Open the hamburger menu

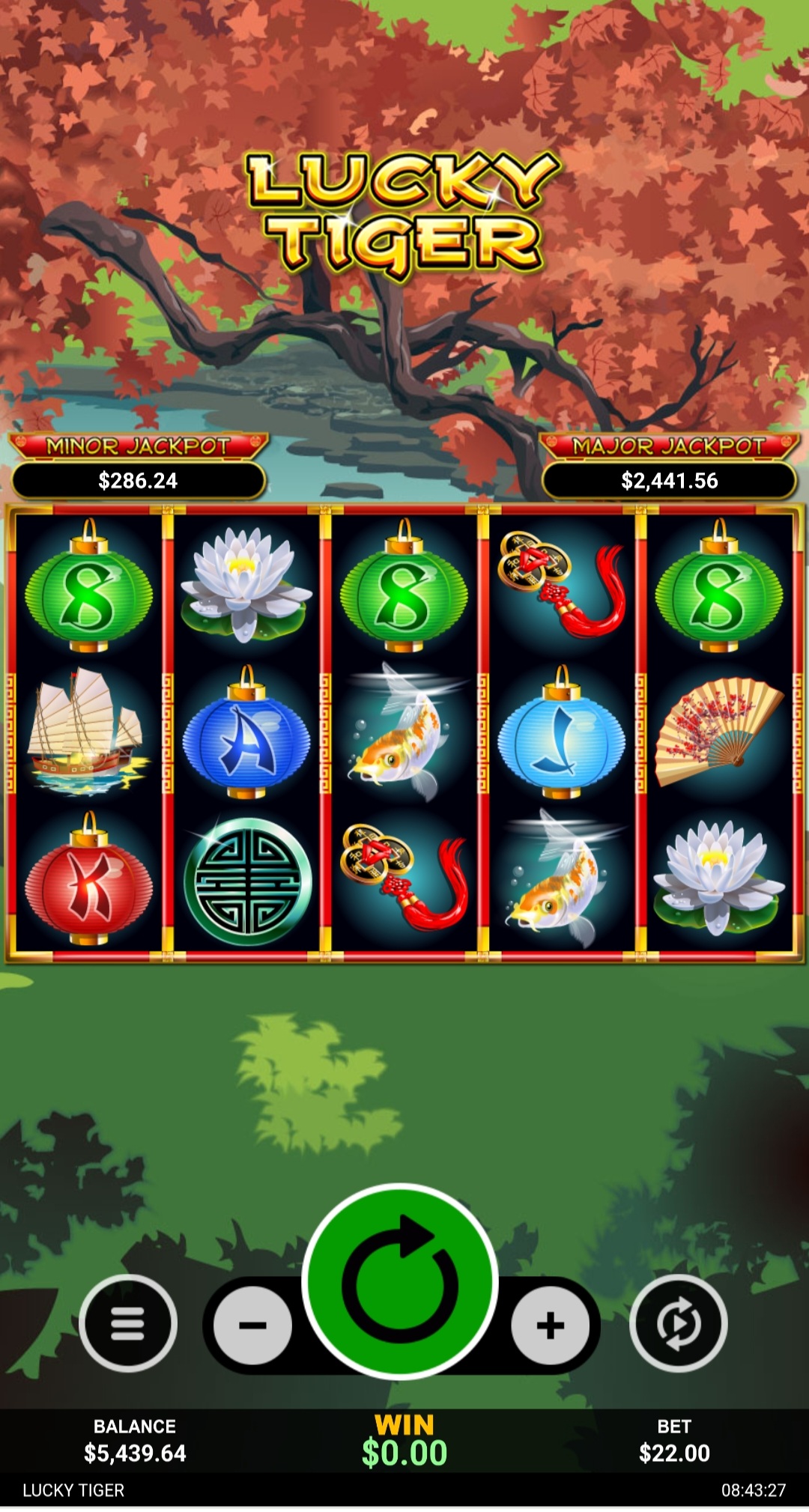(128, 1323)
